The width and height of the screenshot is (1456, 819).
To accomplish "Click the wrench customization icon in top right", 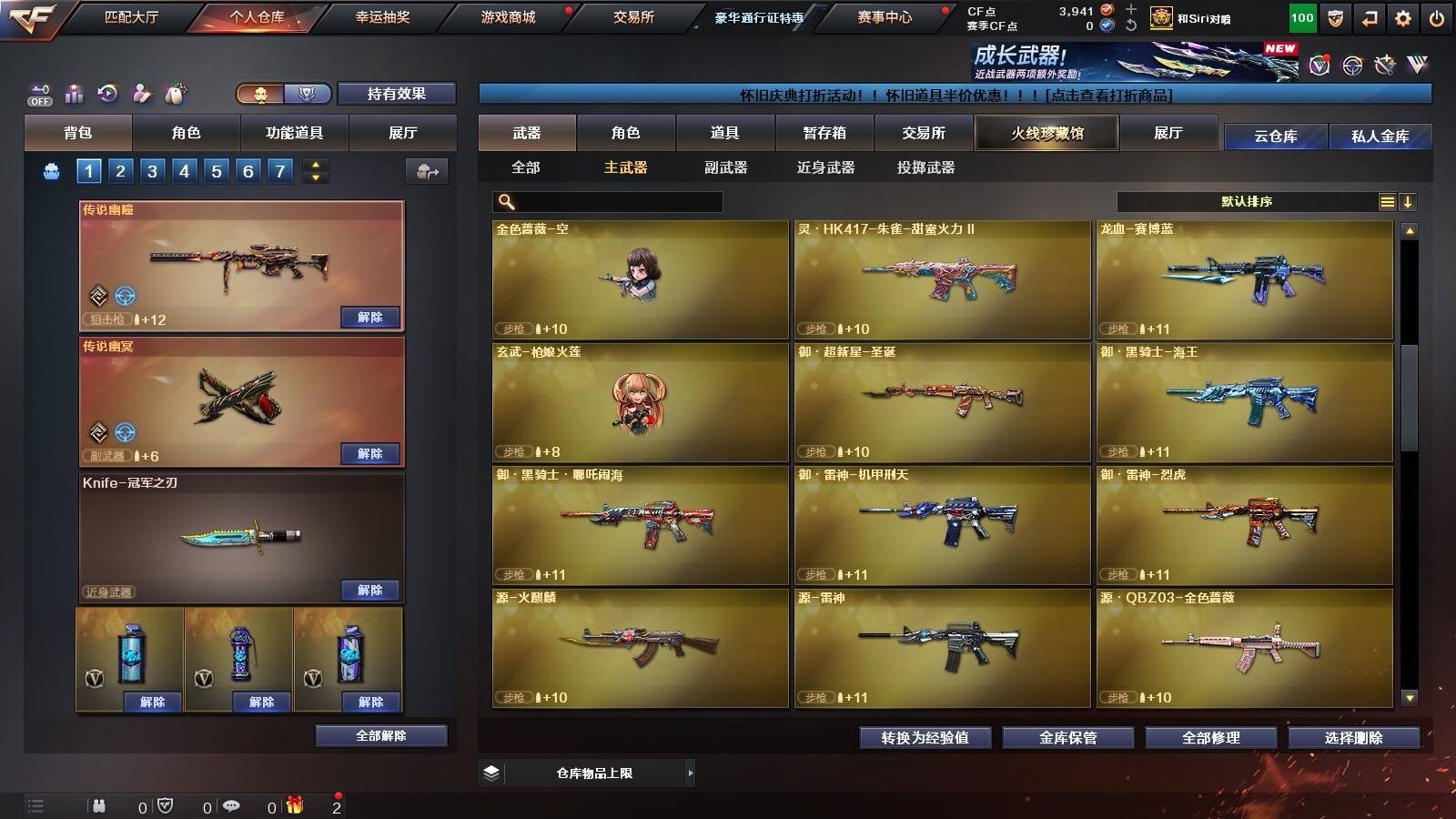I will pos(1385,66).
